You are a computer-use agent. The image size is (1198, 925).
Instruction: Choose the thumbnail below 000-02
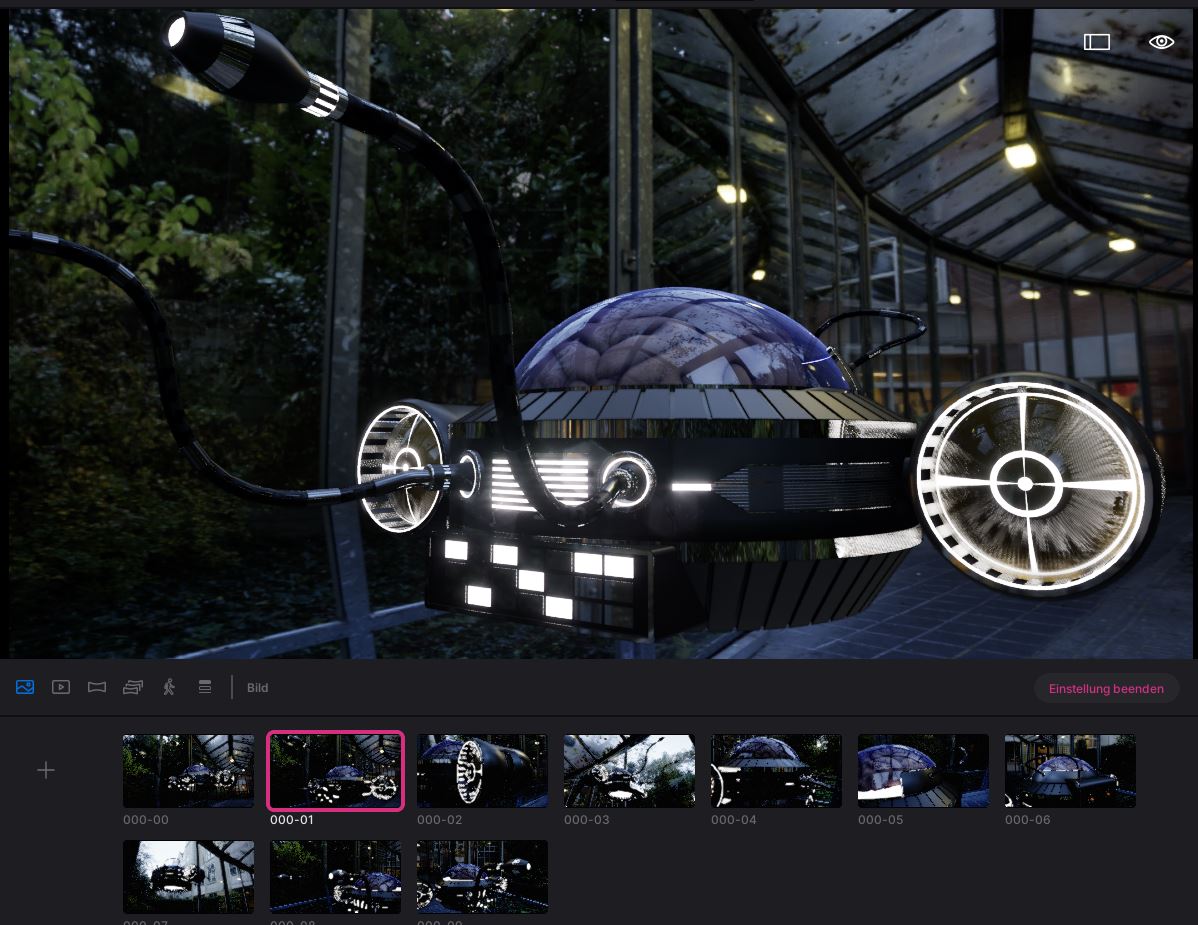pos(482,877)
